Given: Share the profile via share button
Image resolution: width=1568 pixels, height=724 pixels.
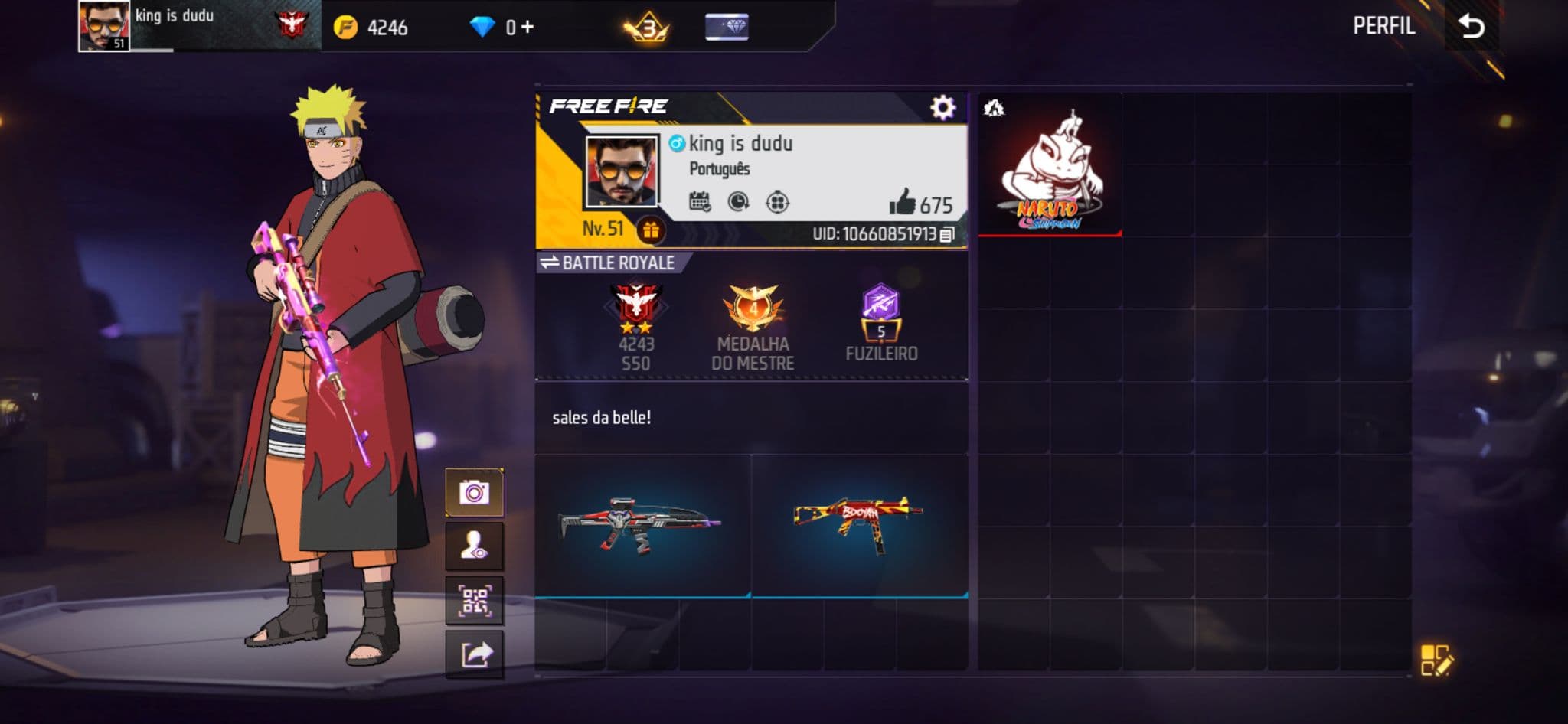Looking at the screenshot, I should (x=475, y=654).
